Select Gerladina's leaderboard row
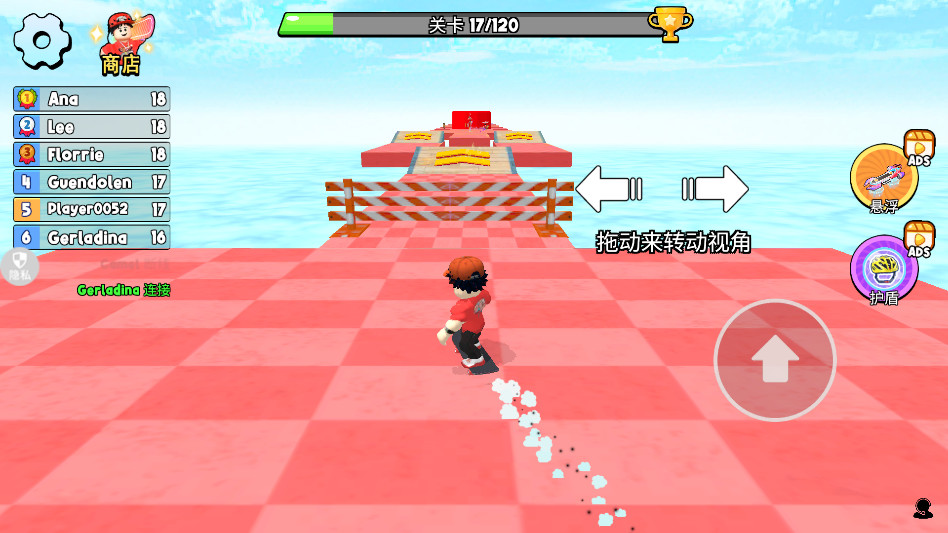Screen dimensions: 948x533 click(x=92, y=238)
